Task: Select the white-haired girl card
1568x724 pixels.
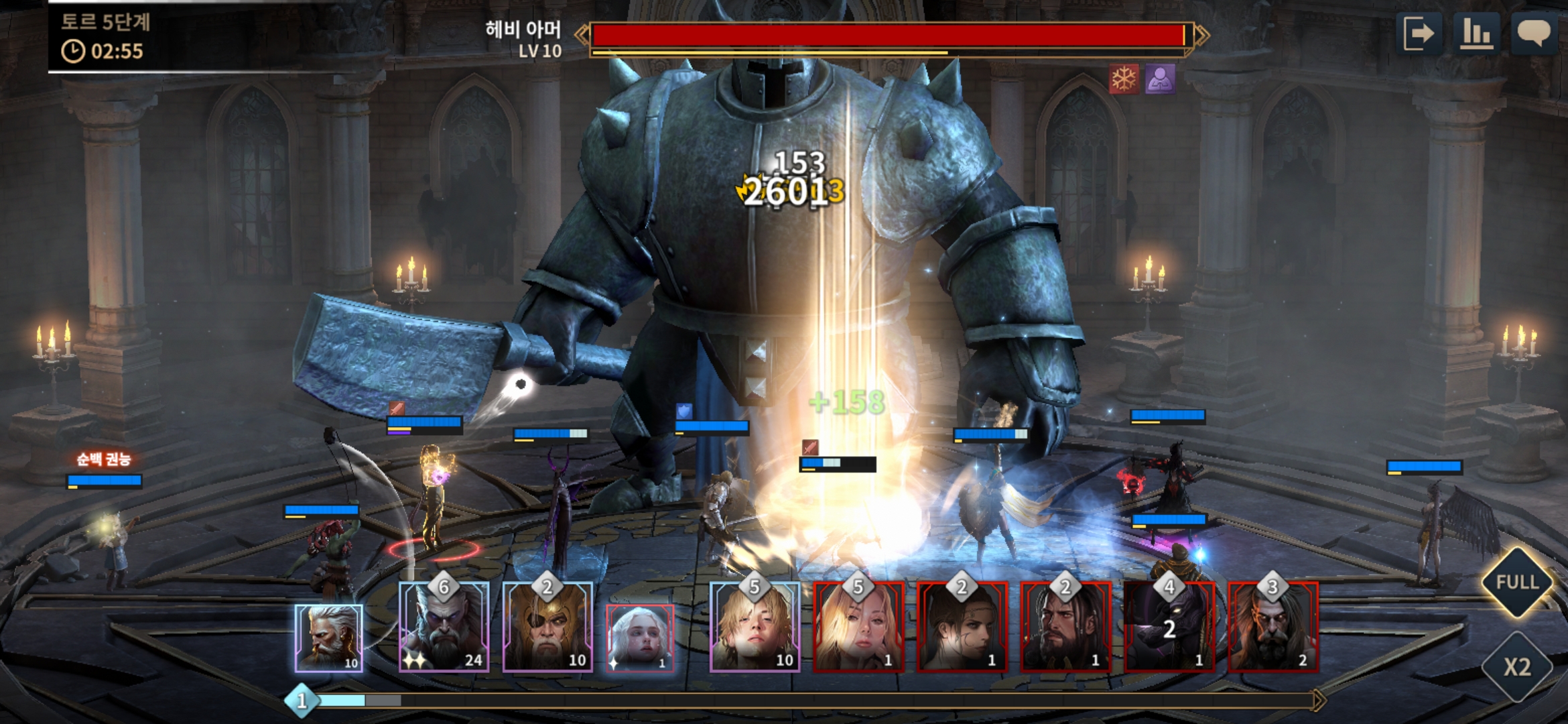Action: tap(639, 638)
